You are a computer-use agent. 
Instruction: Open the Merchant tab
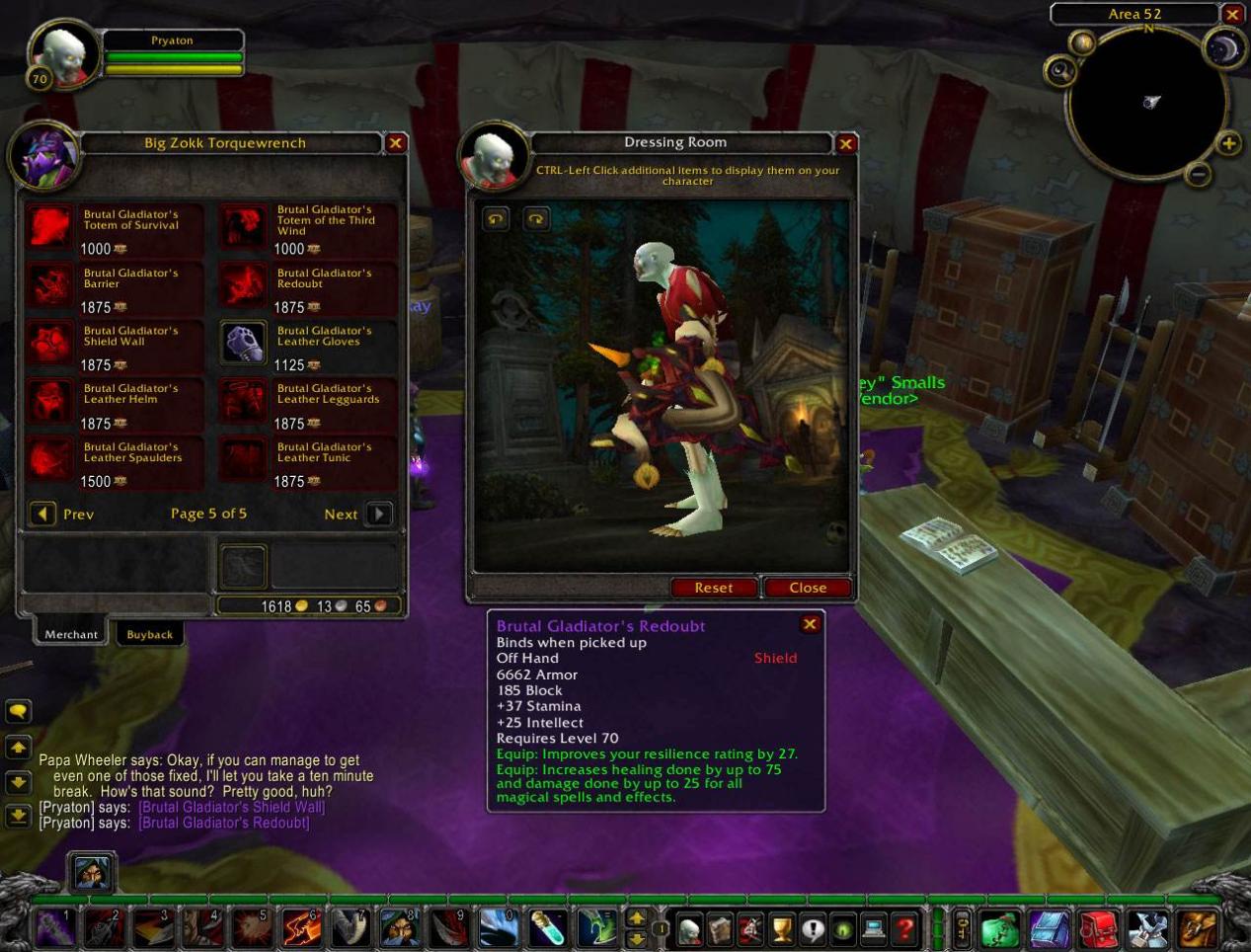pos(71,635)
